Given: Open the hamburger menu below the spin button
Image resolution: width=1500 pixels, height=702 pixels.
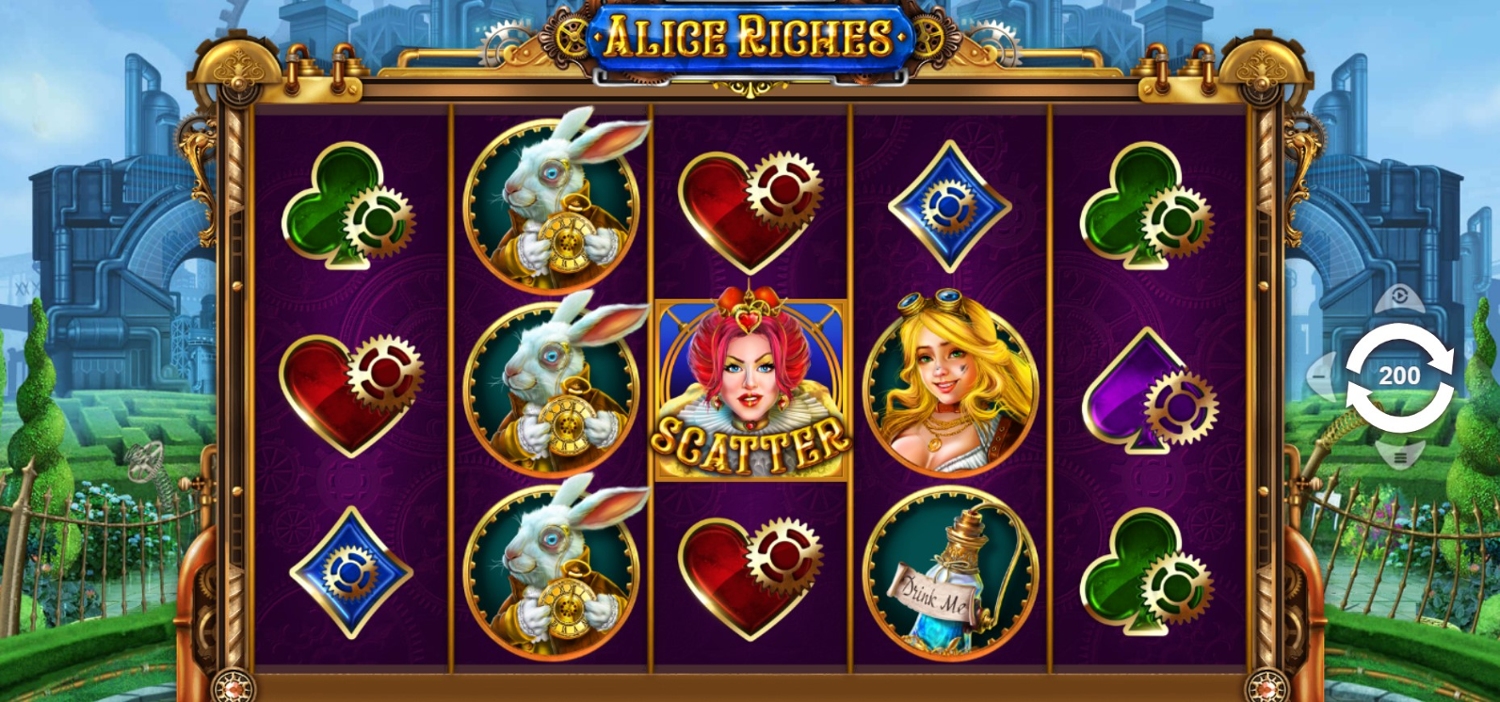Looking at the screenshot, I should tap(1399, 456).
